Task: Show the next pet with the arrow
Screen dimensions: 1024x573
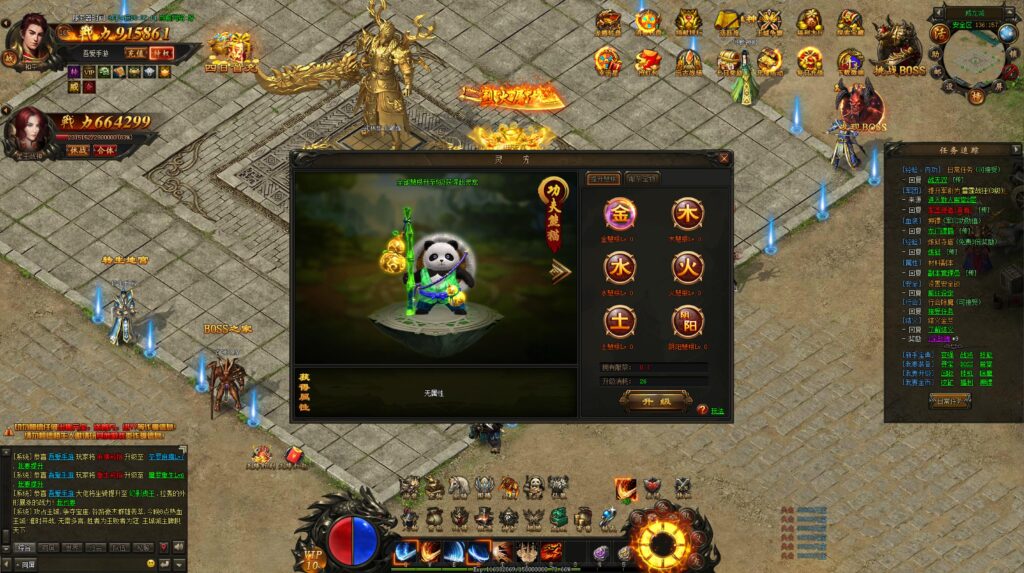Action: pyautogui.click(x=560, y=272)
